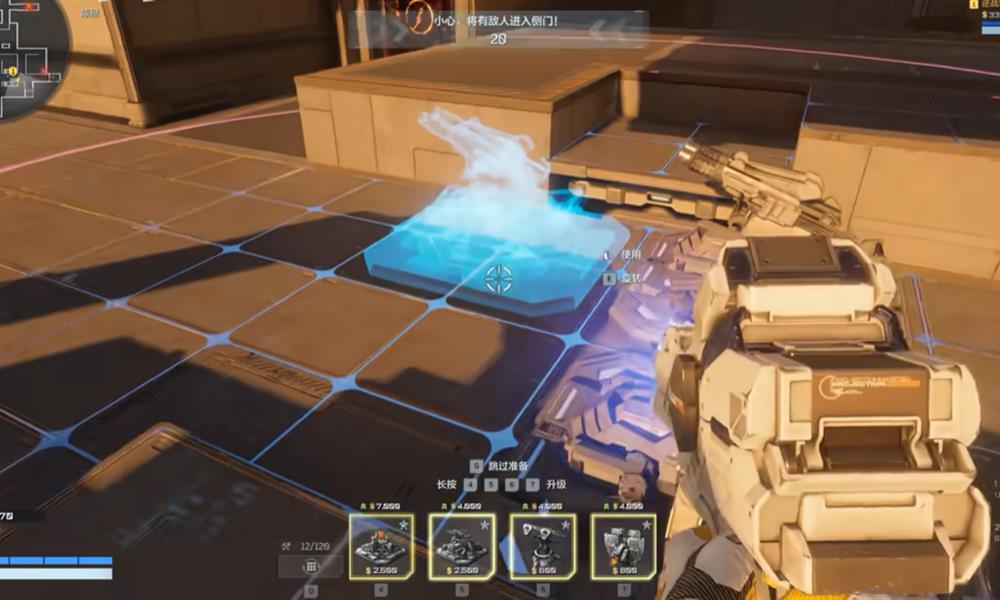The height and width of the screenshot is (600, 1000).
Task: Select the twin-block tower with flame slot
Action: click(x=623, y=546)
